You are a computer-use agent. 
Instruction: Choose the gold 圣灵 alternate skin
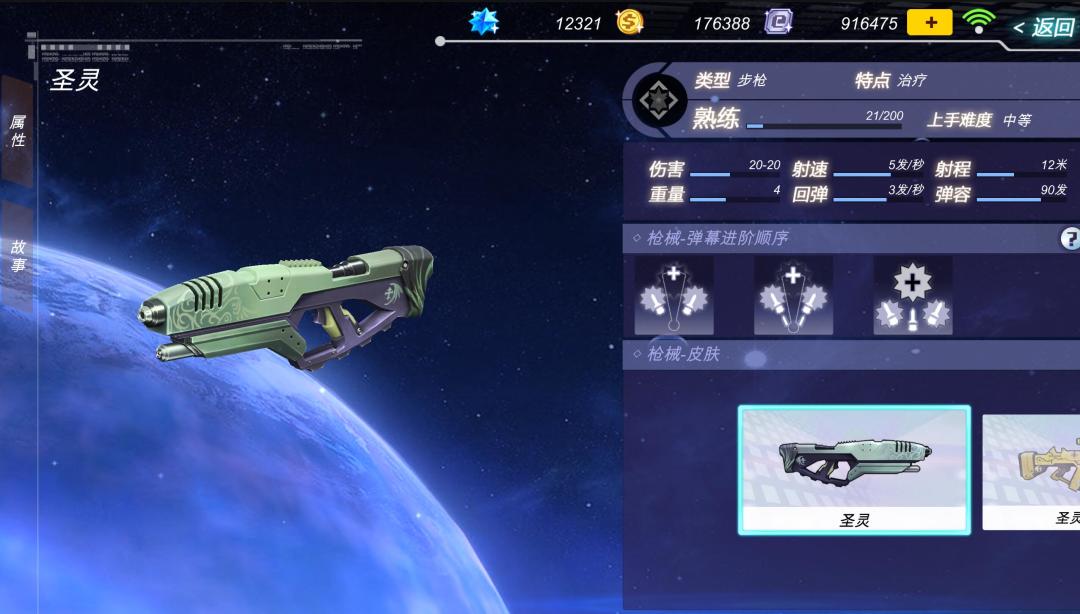1032,471
